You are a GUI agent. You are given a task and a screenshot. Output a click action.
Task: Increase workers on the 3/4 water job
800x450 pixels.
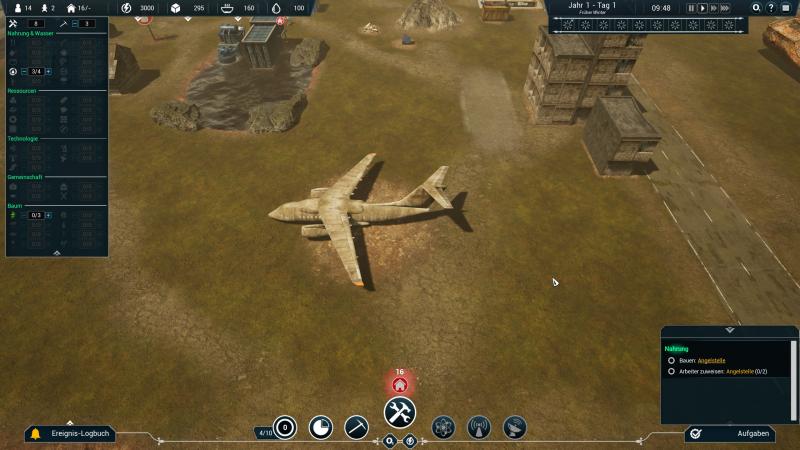[x=48, y=72]
